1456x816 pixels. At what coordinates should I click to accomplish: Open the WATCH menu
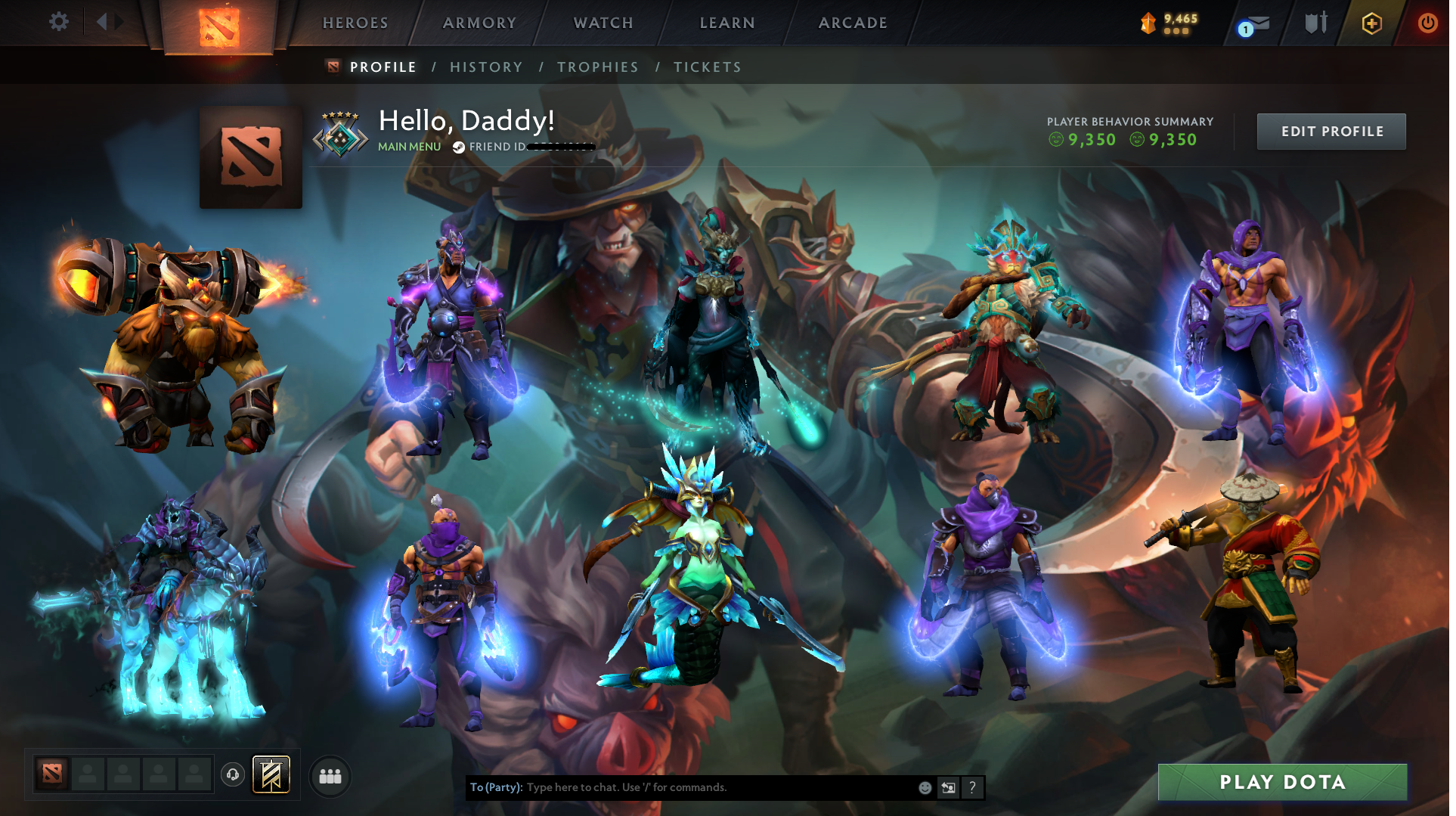pyautogui.click(x=603, y=23)
